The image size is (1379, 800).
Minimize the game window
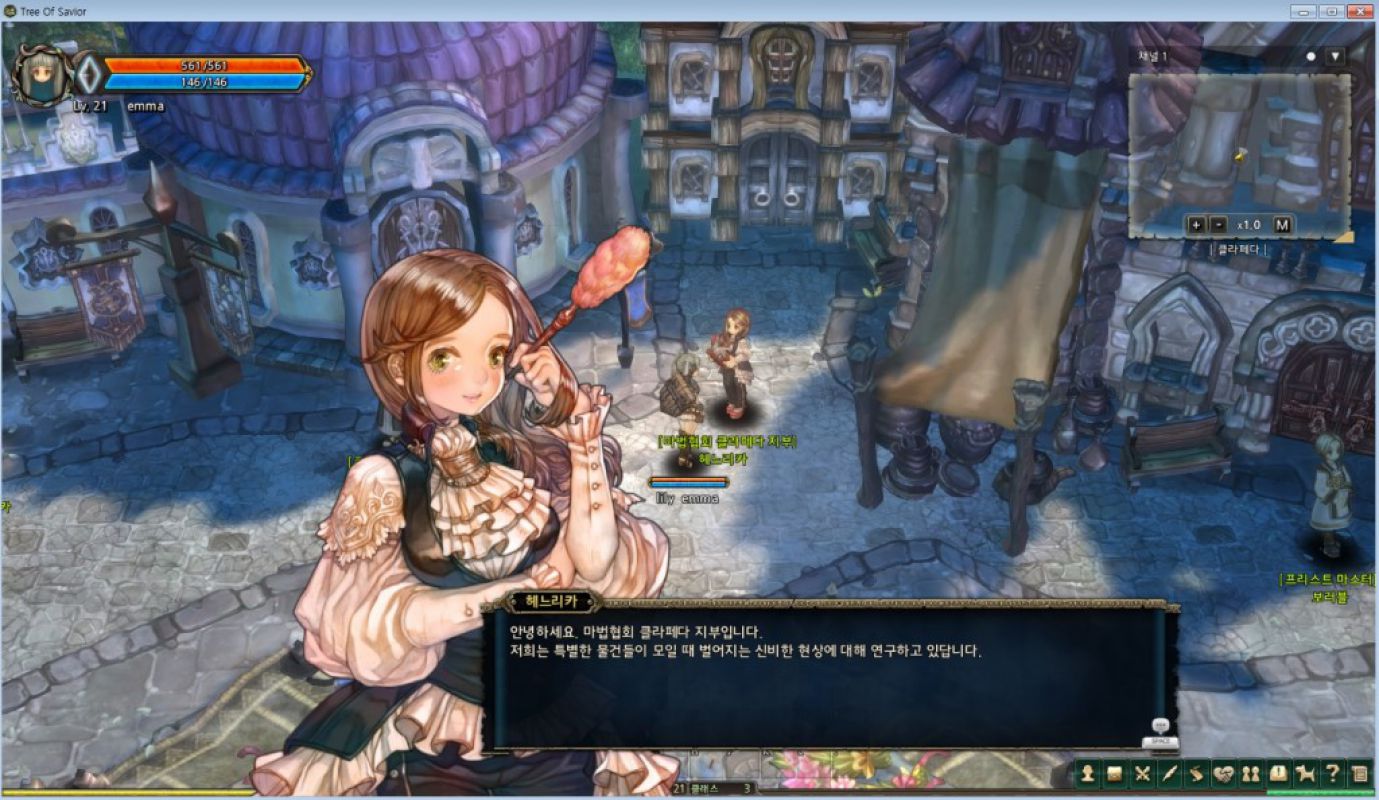coord(1302,11)
